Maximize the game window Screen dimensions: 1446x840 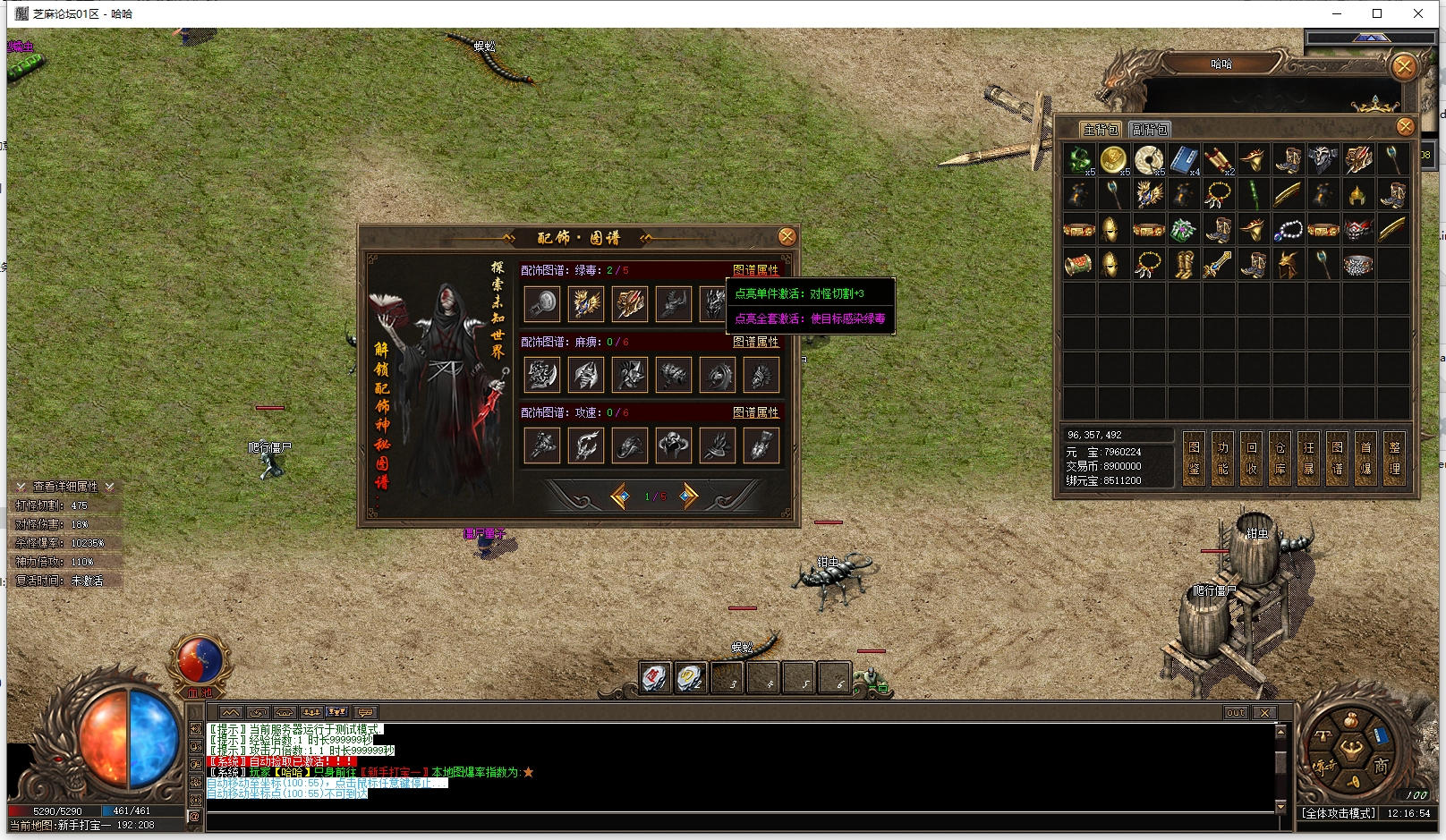[x=1377, y=13]
